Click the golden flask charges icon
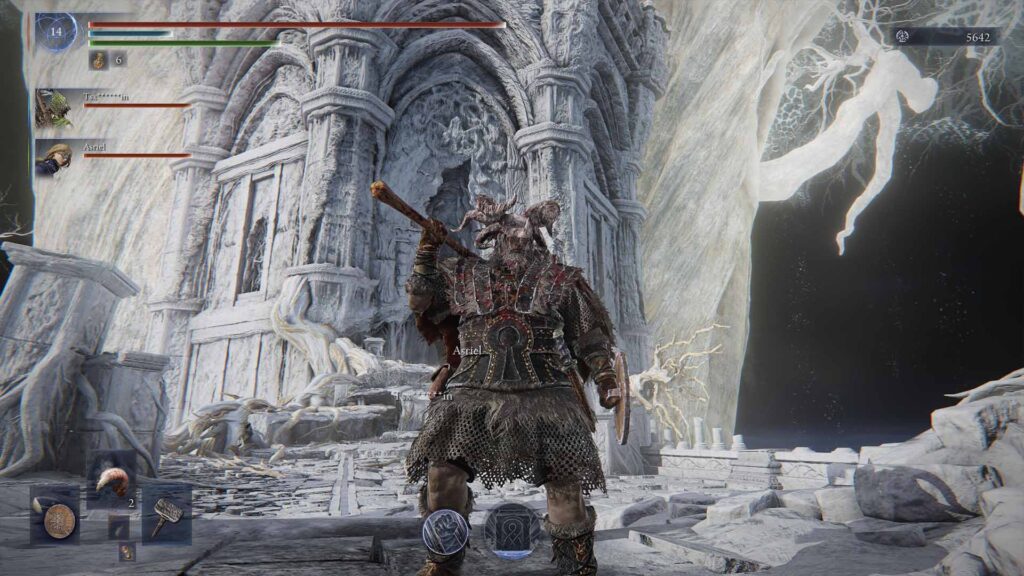 (99, 61)
